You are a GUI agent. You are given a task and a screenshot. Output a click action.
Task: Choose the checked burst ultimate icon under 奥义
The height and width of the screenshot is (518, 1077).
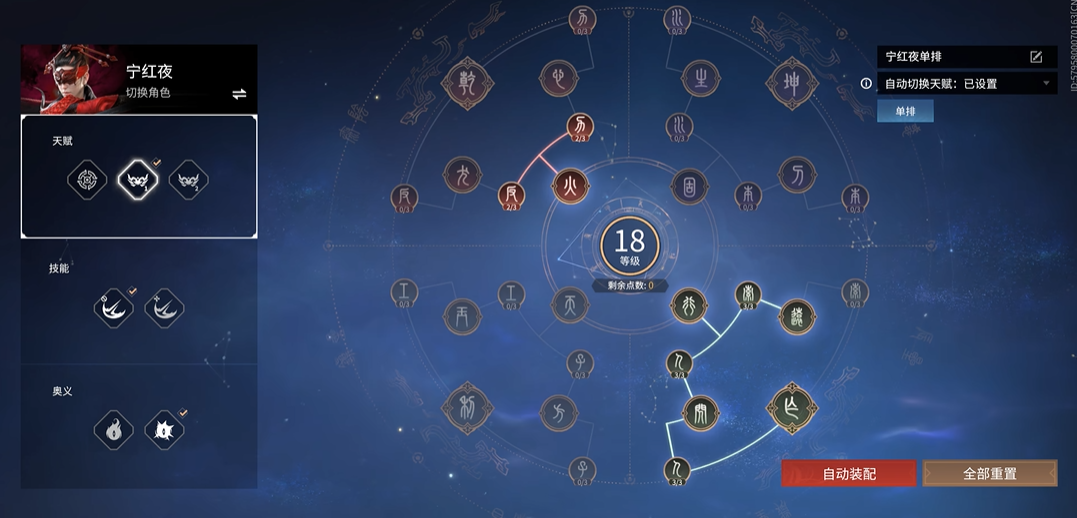pos(164,431)
